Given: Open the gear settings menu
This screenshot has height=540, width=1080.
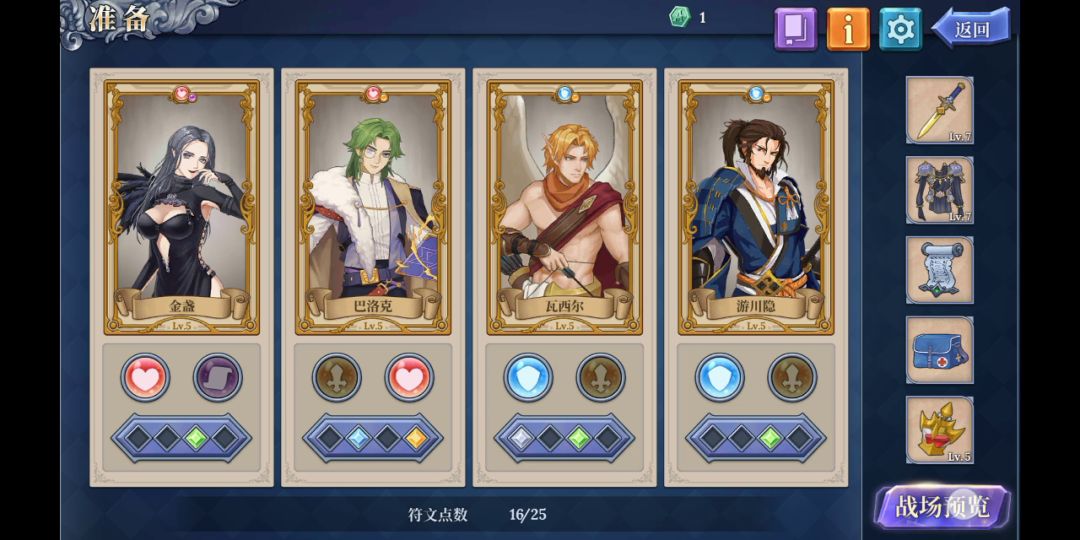Looking at the screenshot, I should (900, 29).
